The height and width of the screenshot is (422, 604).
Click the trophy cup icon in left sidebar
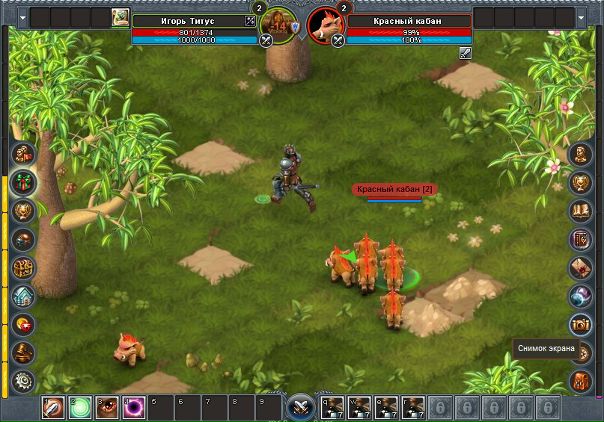[x=22, y=211]
